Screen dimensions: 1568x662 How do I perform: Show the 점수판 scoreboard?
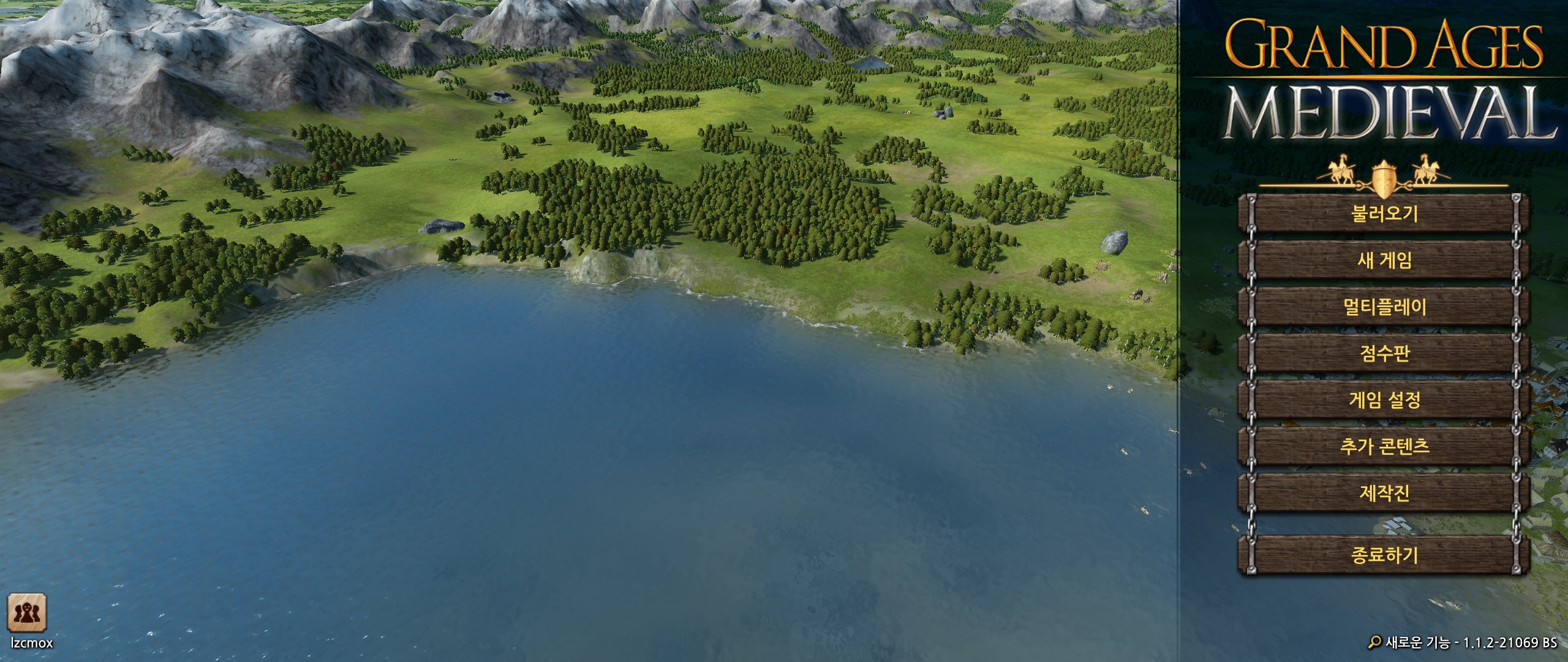point(1384,353)
